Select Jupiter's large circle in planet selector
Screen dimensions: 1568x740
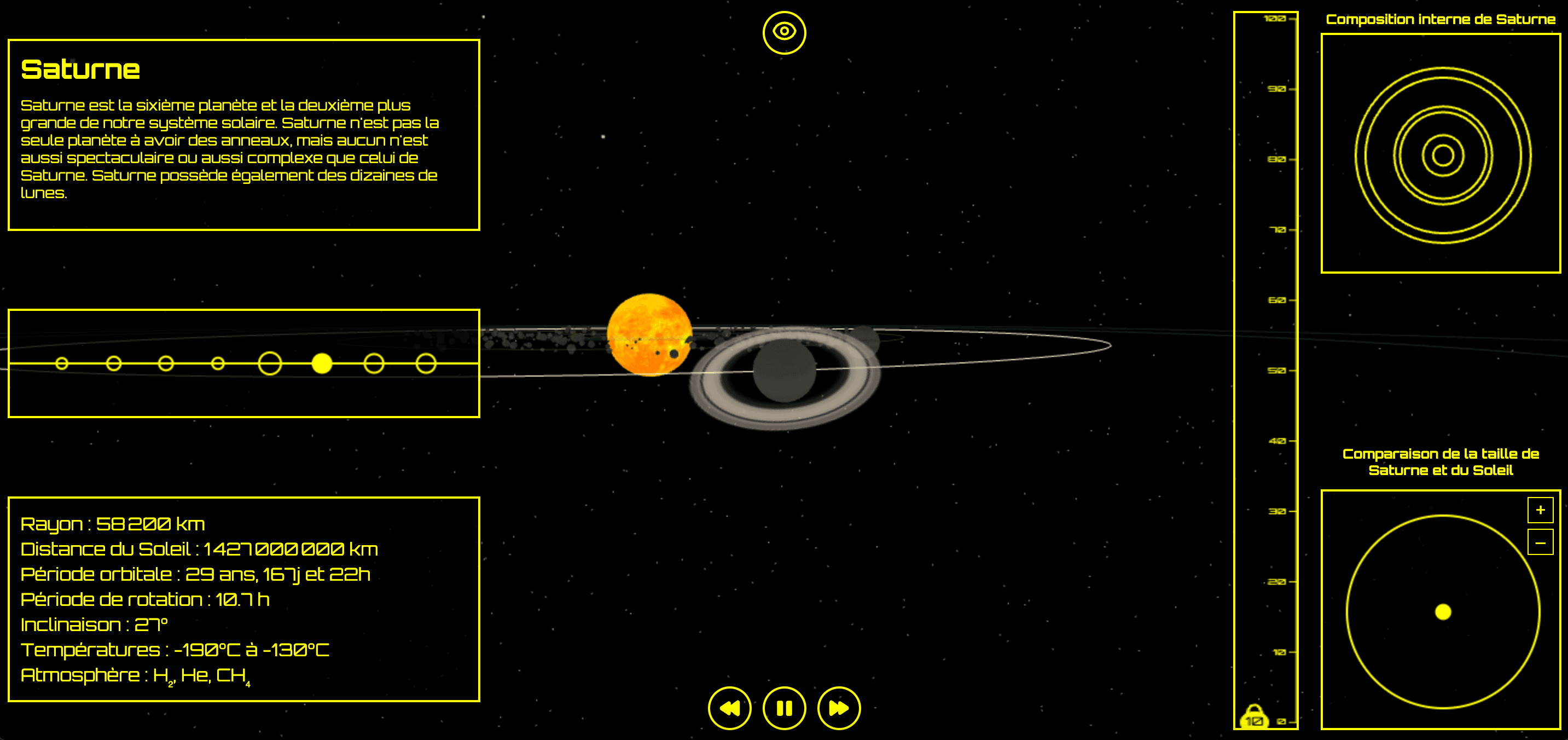[x=270, y=363]
